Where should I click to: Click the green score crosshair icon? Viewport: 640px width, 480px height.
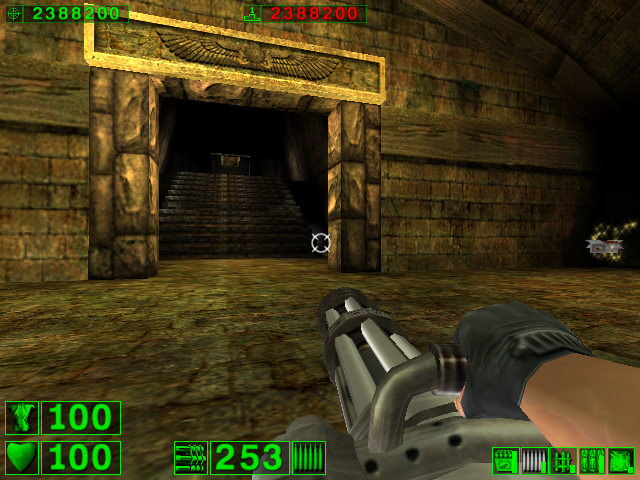[14, 13]
